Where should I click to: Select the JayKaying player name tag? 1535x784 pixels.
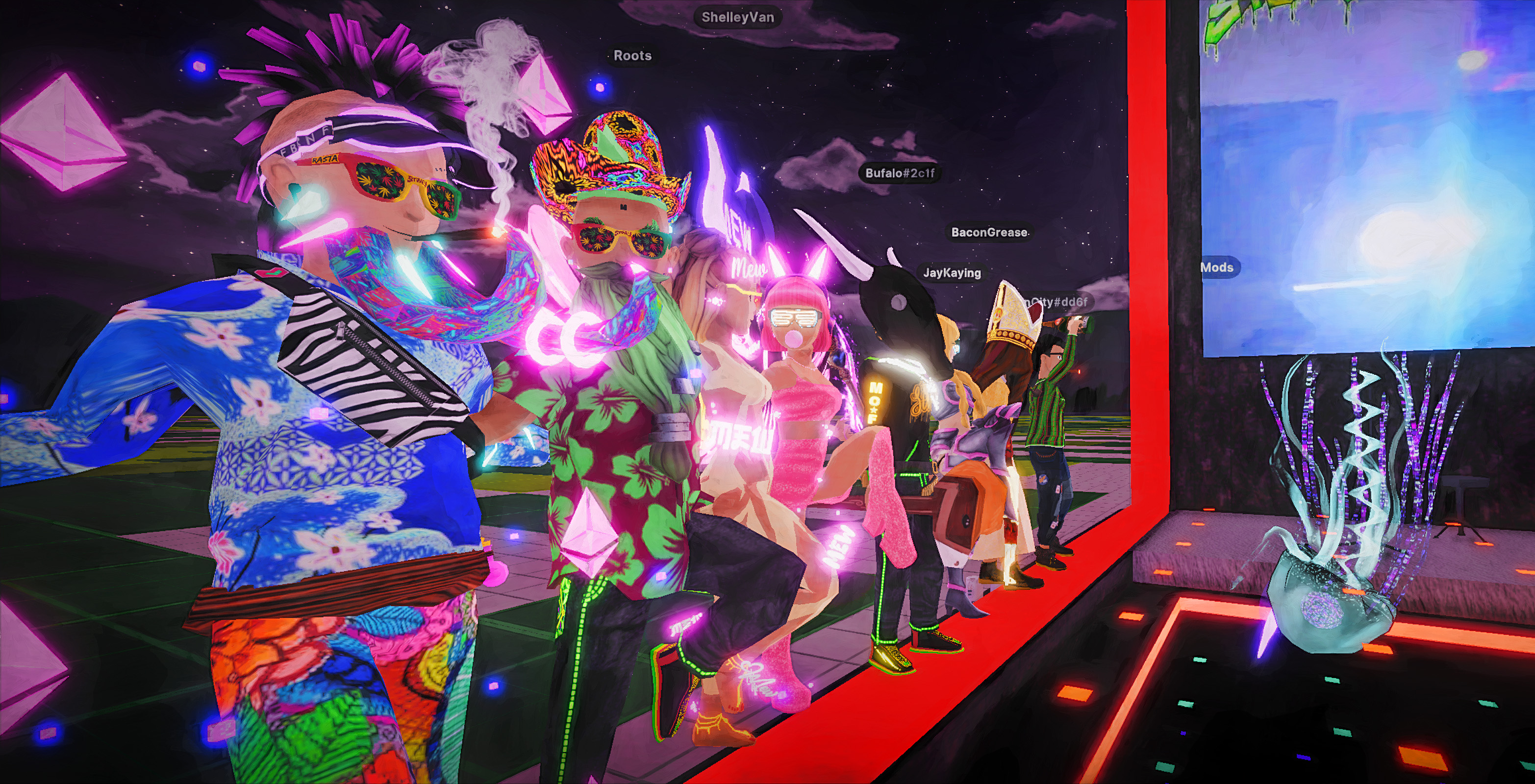coord(952,273)
